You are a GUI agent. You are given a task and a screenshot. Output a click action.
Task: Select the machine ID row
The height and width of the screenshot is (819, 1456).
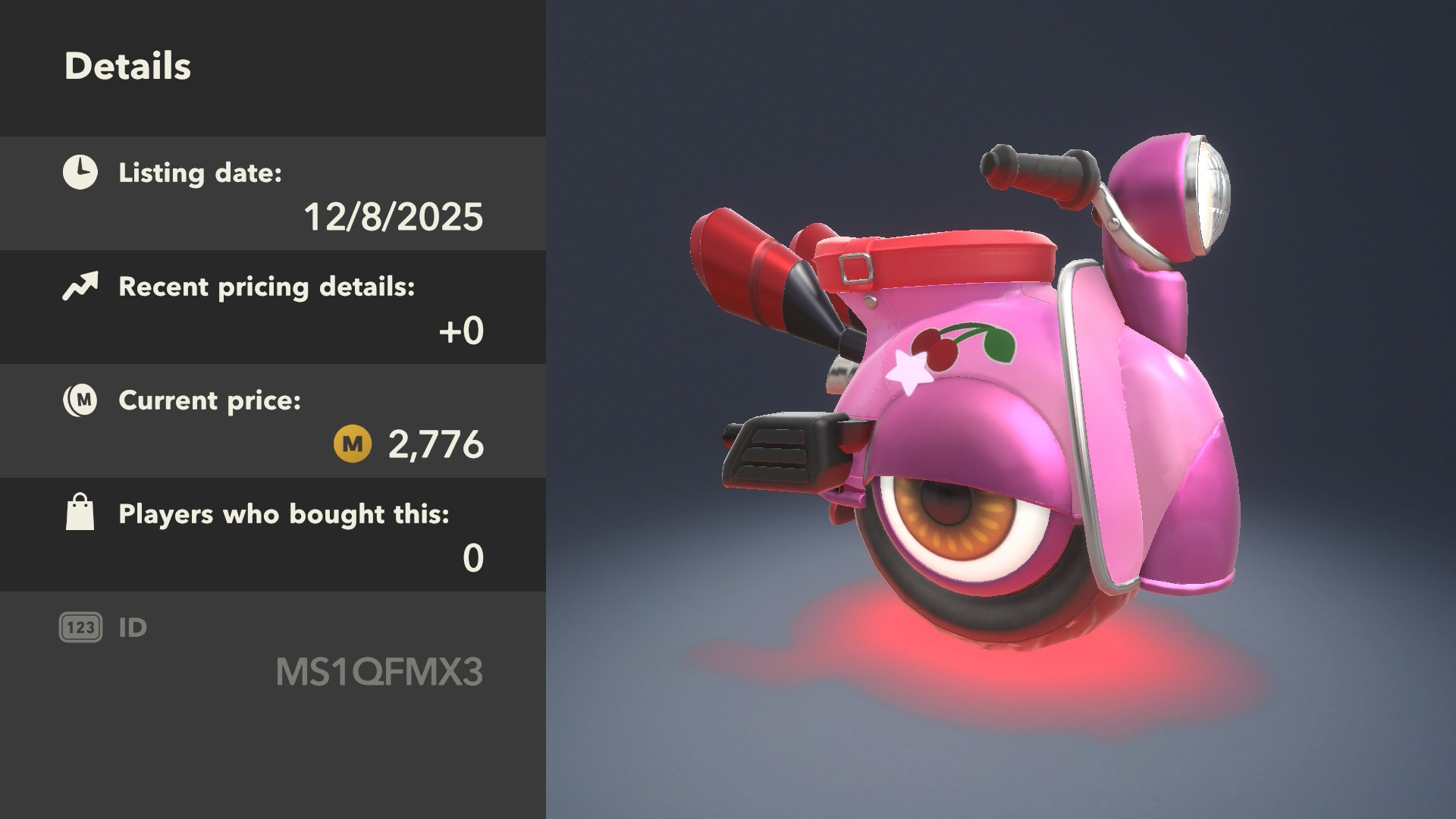pyautogui.click(x=273, y=651)
